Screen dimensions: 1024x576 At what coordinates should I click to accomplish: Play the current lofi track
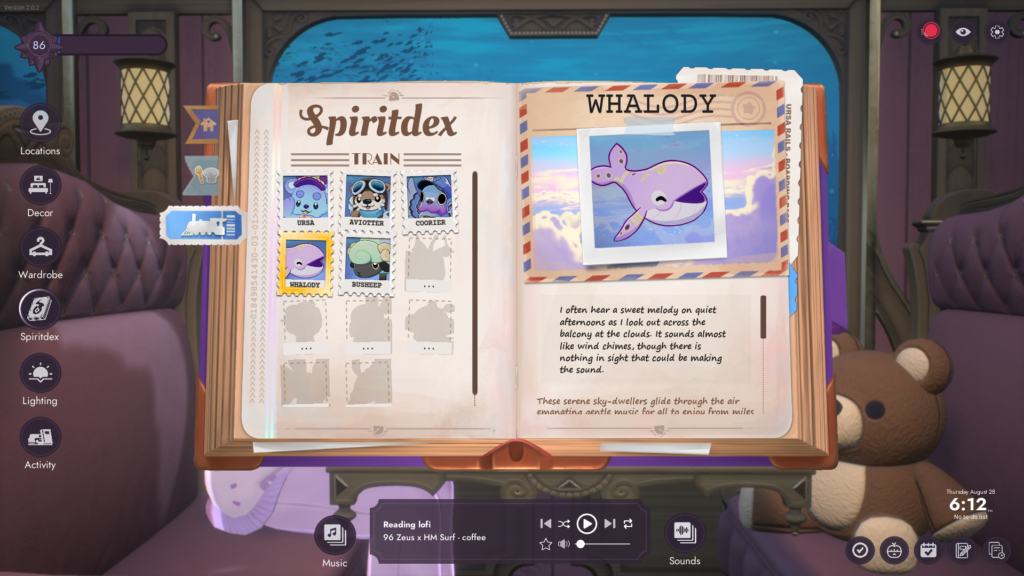tap(587, 523)
